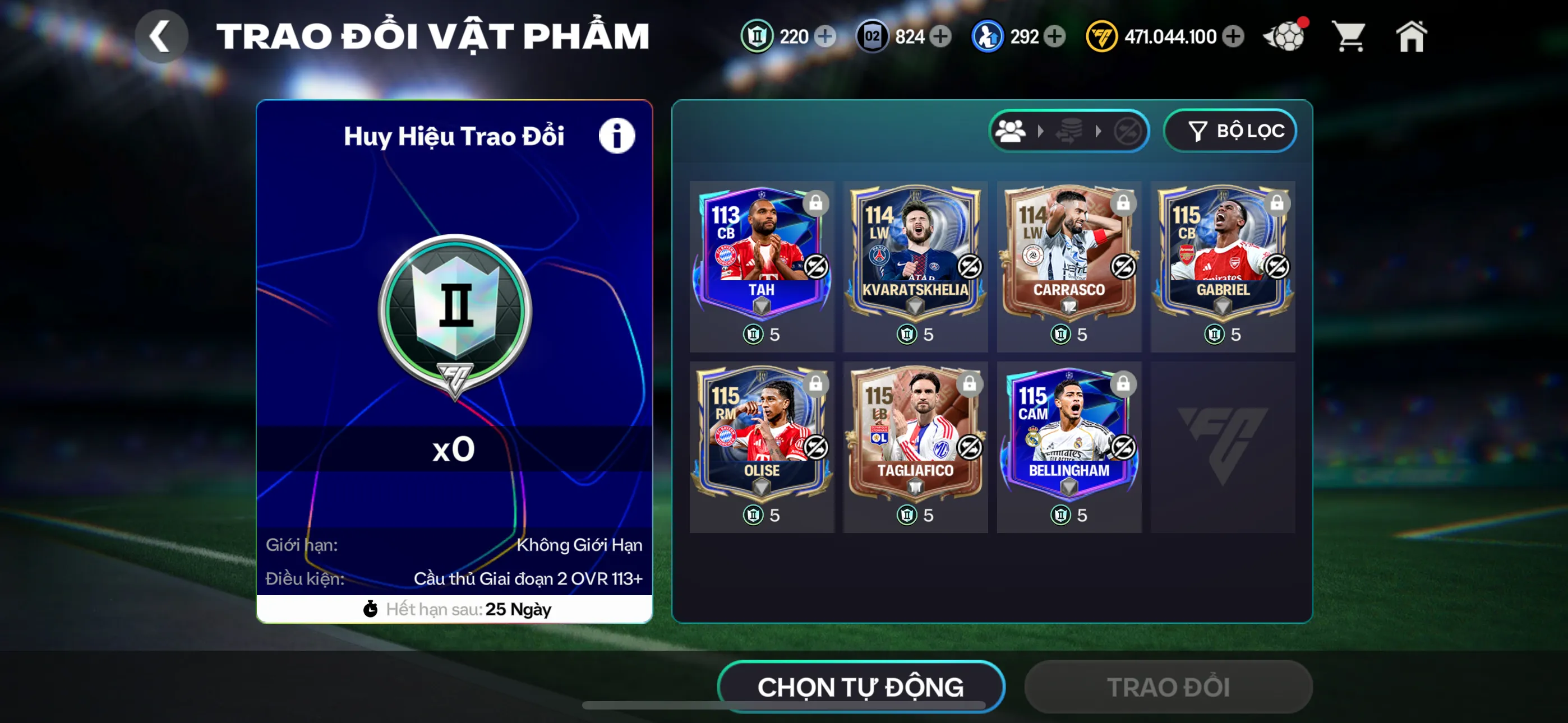Open the Huy Hiệu Trao Đổi info icon
Viewport: 1568px width, 723px height.
click(617, 135)
